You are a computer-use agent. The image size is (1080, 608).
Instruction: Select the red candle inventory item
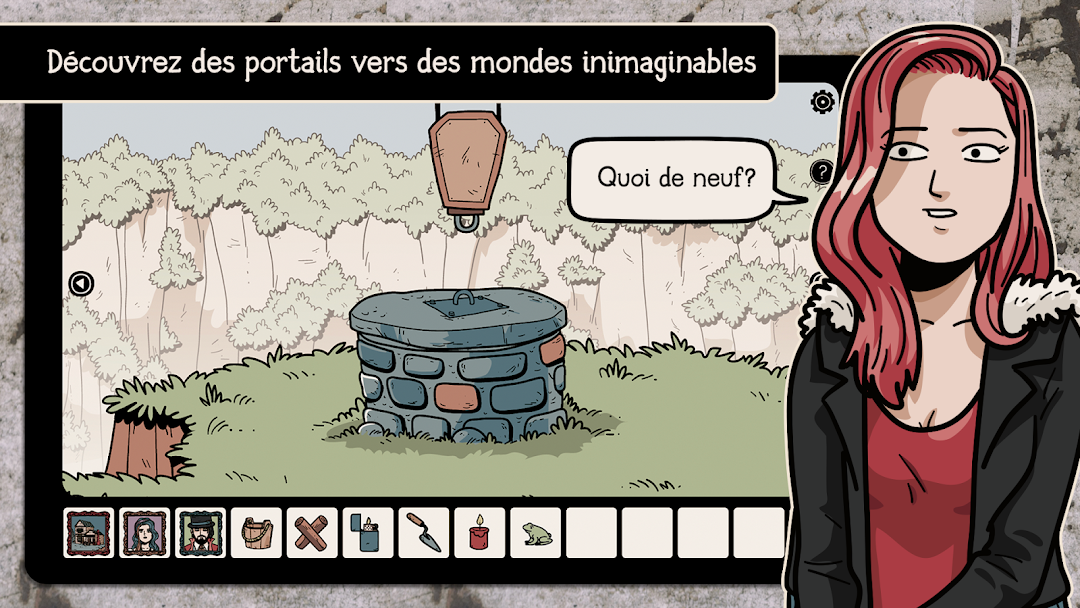pyautogui.click(x=479, y=533)
